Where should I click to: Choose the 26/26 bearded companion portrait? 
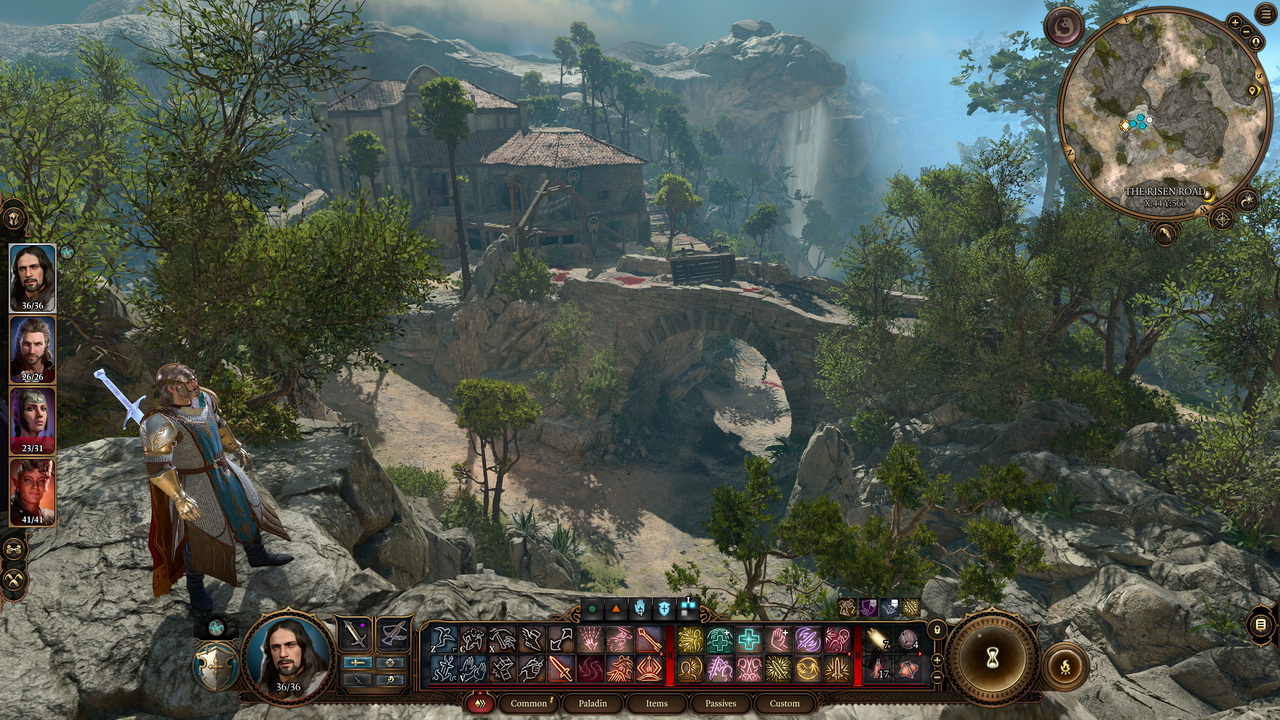click(x=32, y=349)
